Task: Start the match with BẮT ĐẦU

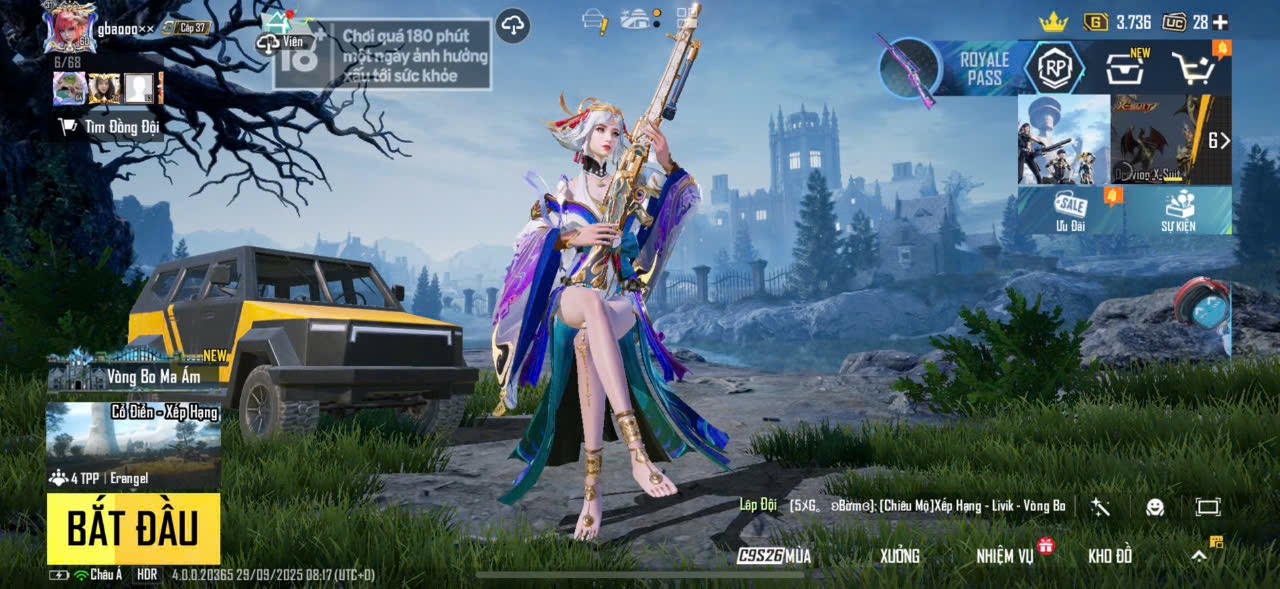Action: click(133, 528)
